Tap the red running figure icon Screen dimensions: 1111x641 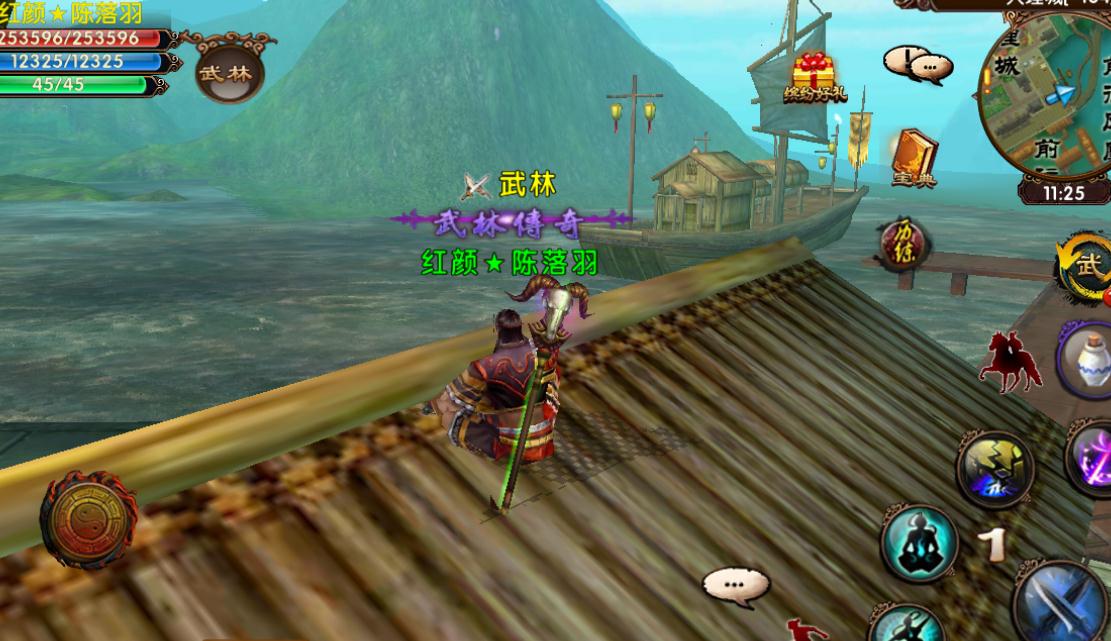point(806,630)
